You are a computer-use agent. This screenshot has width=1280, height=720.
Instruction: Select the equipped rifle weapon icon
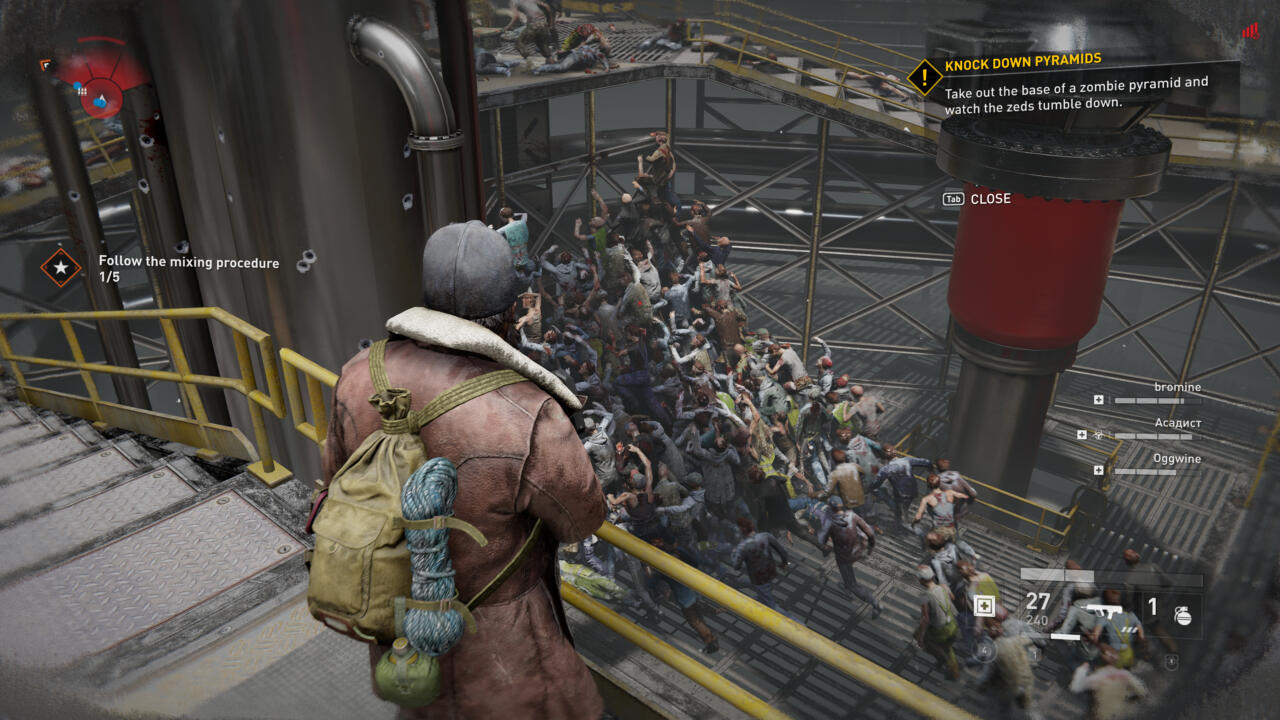point(1096,612)
